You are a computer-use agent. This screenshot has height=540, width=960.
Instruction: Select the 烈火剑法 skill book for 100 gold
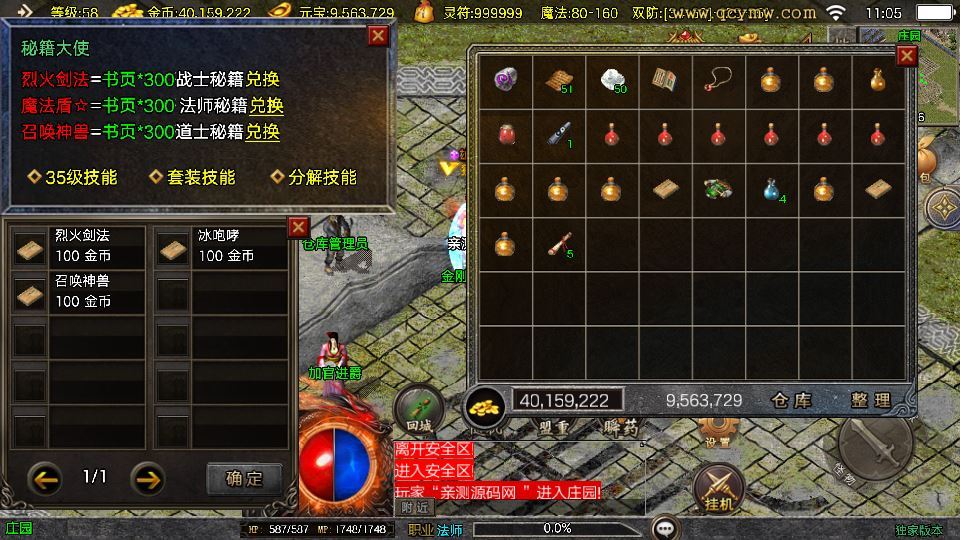pyautogui.click(x=78, y=246)
